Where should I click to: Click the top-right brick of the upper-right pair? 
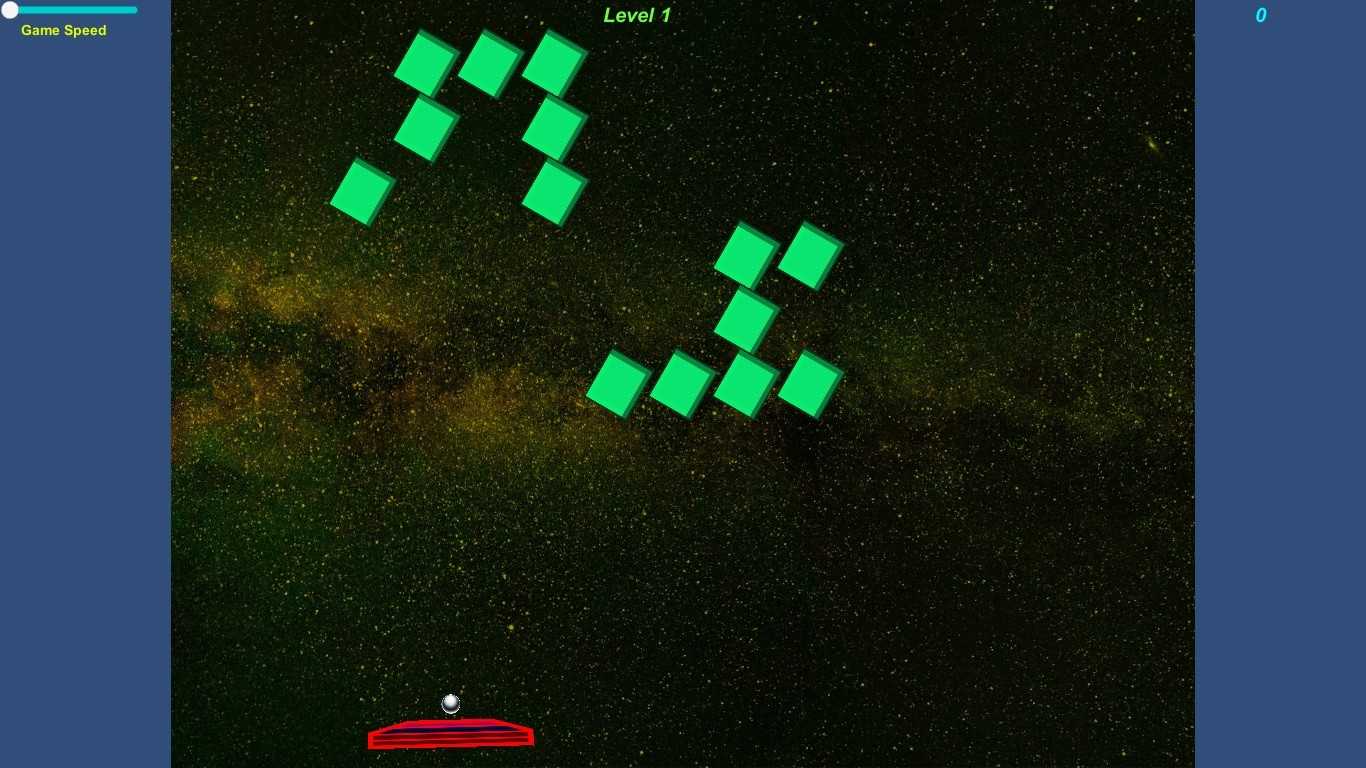coord(812,252)
